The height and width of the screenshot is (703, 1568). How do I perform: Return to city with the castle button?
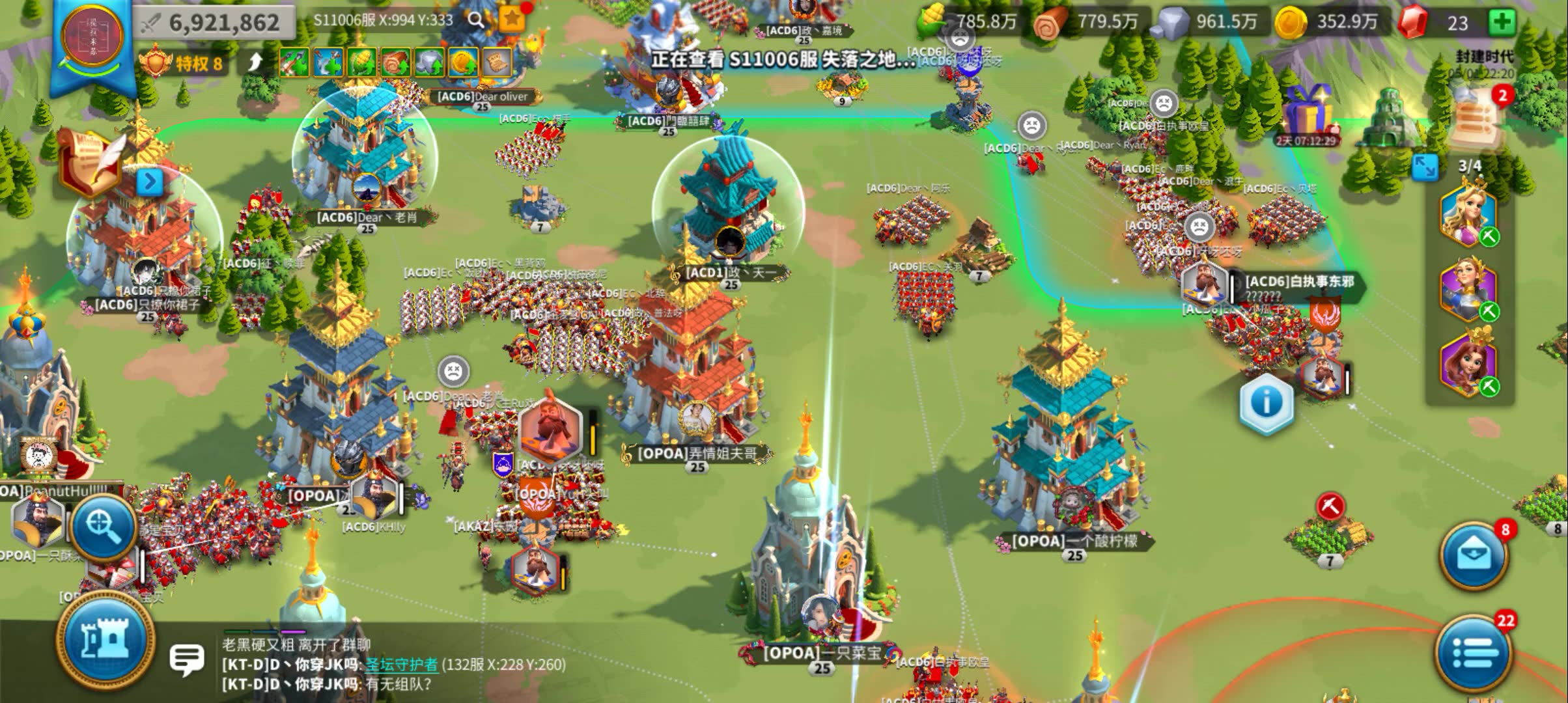click(x=104, y=639)
